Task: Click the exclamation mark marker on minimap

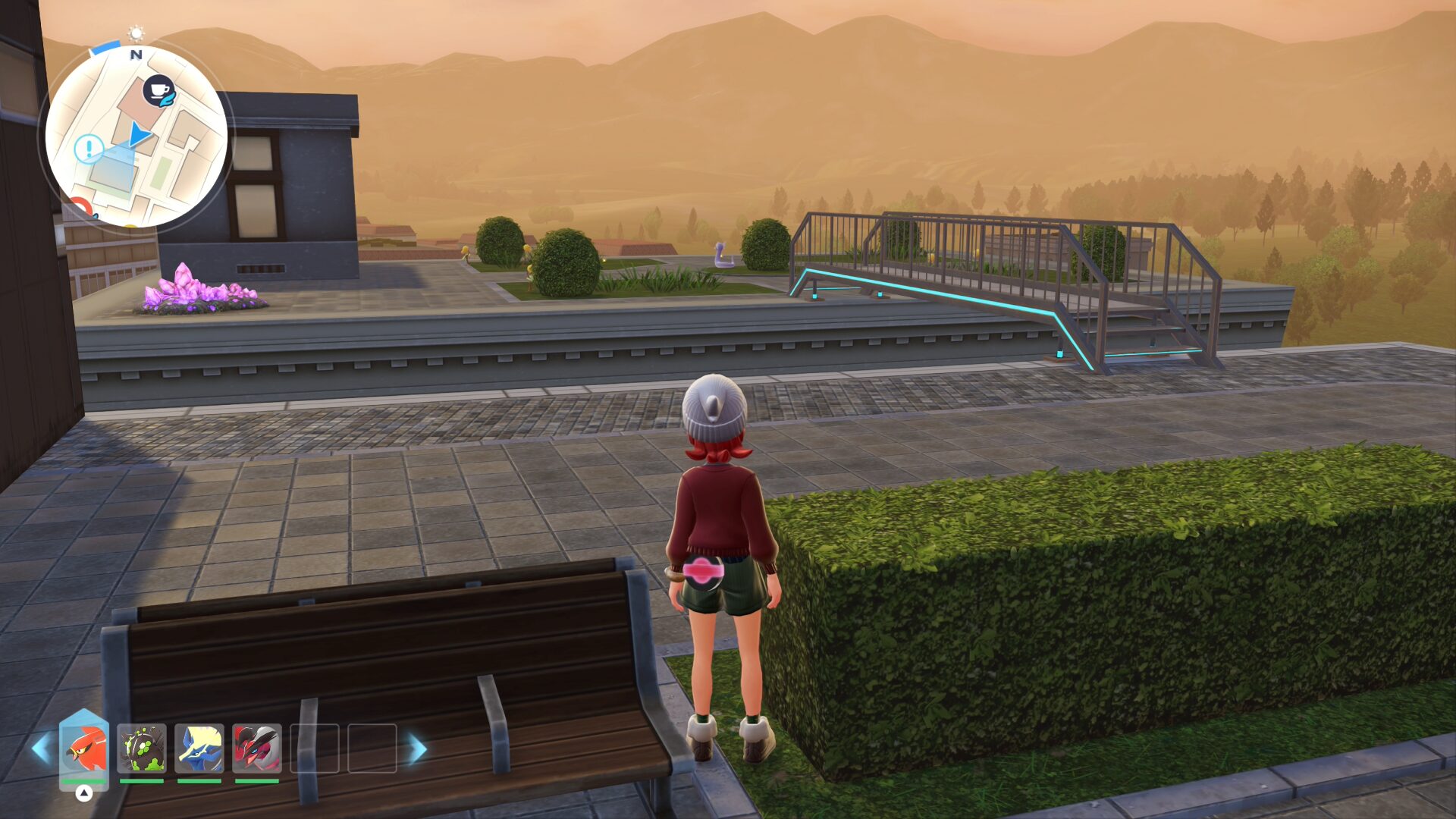Action: (89, 149)
